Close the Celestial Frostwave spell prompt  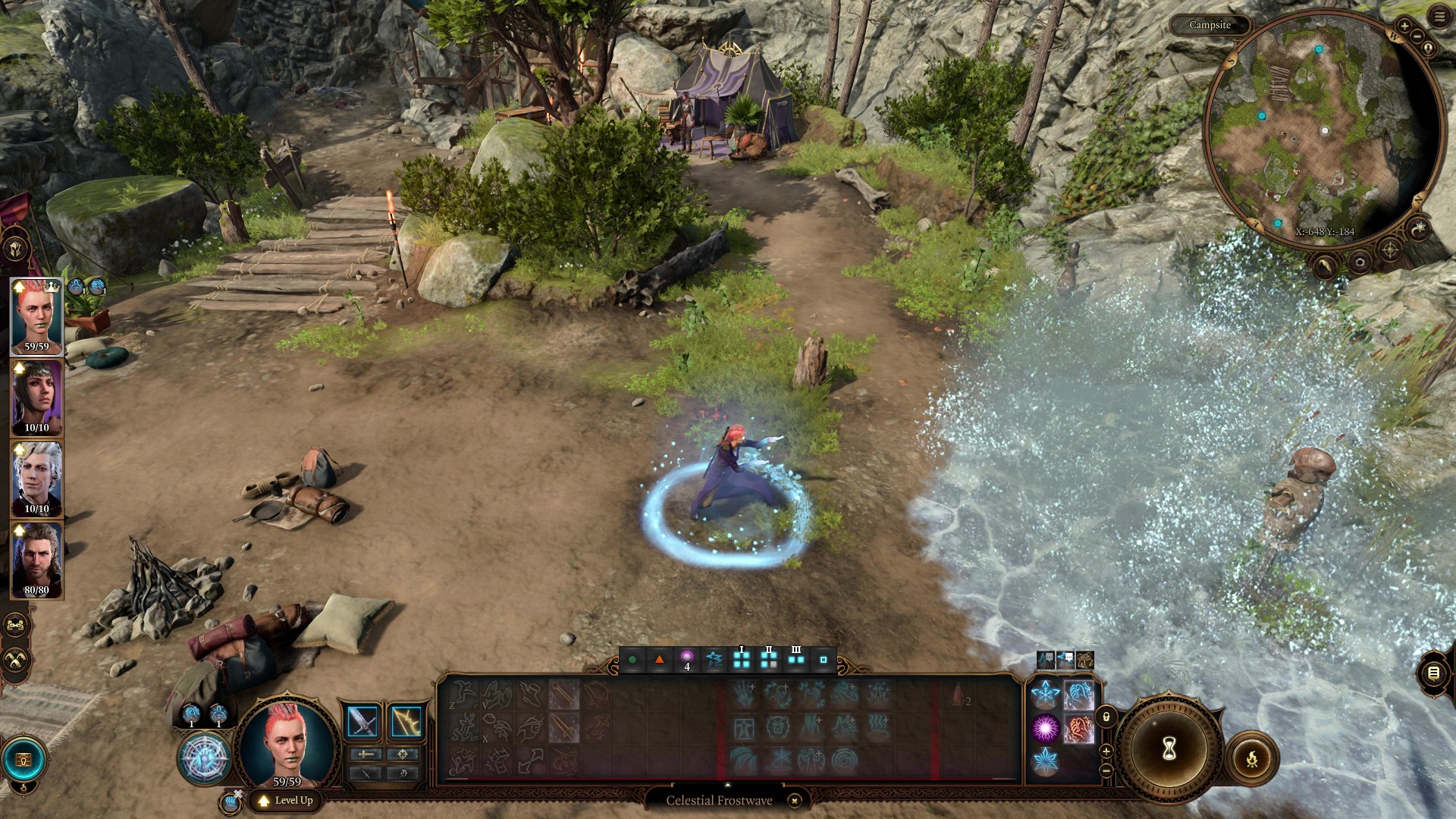tap(794, 801)
